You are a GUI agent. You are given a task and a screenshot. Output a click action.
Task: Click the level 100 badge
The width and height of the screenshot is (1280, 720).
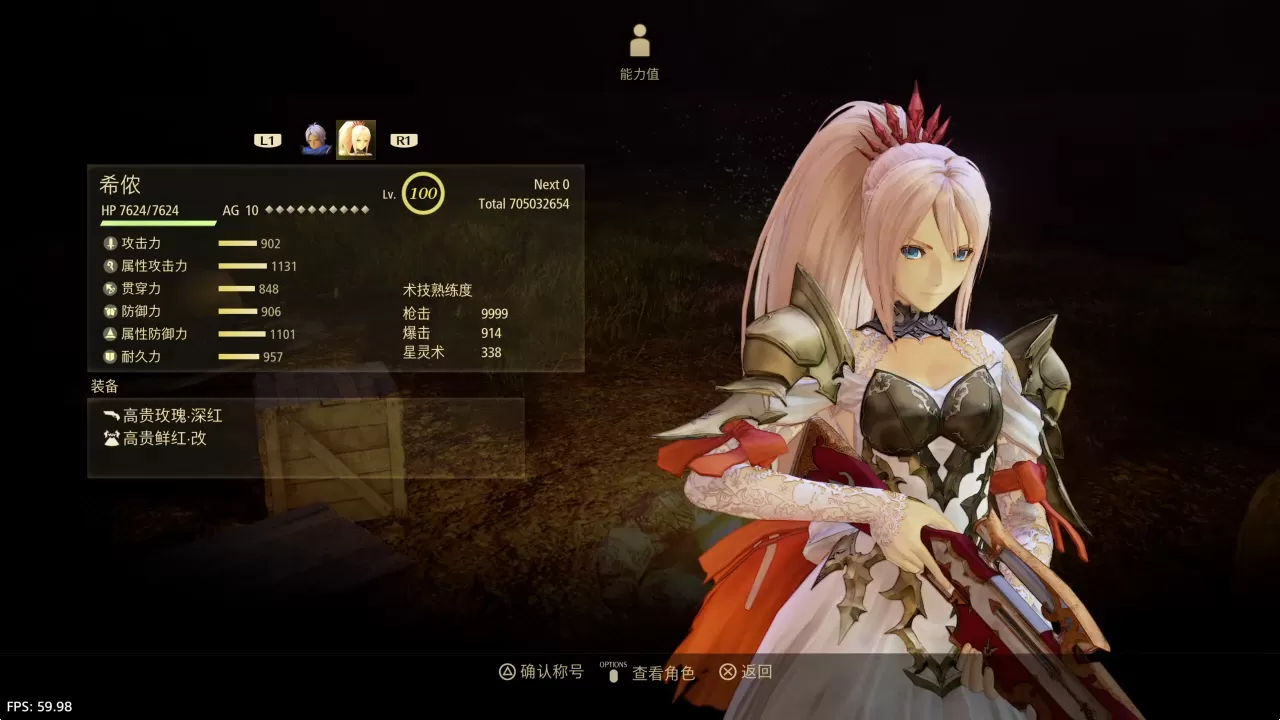[422, 193]
